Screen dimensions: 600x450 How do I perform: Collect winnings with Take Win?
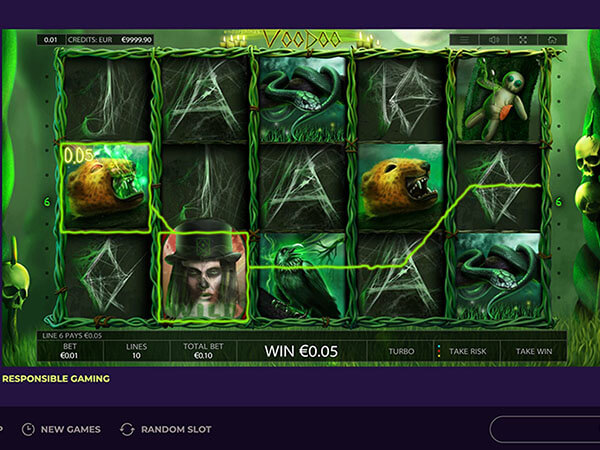(534, 352)
